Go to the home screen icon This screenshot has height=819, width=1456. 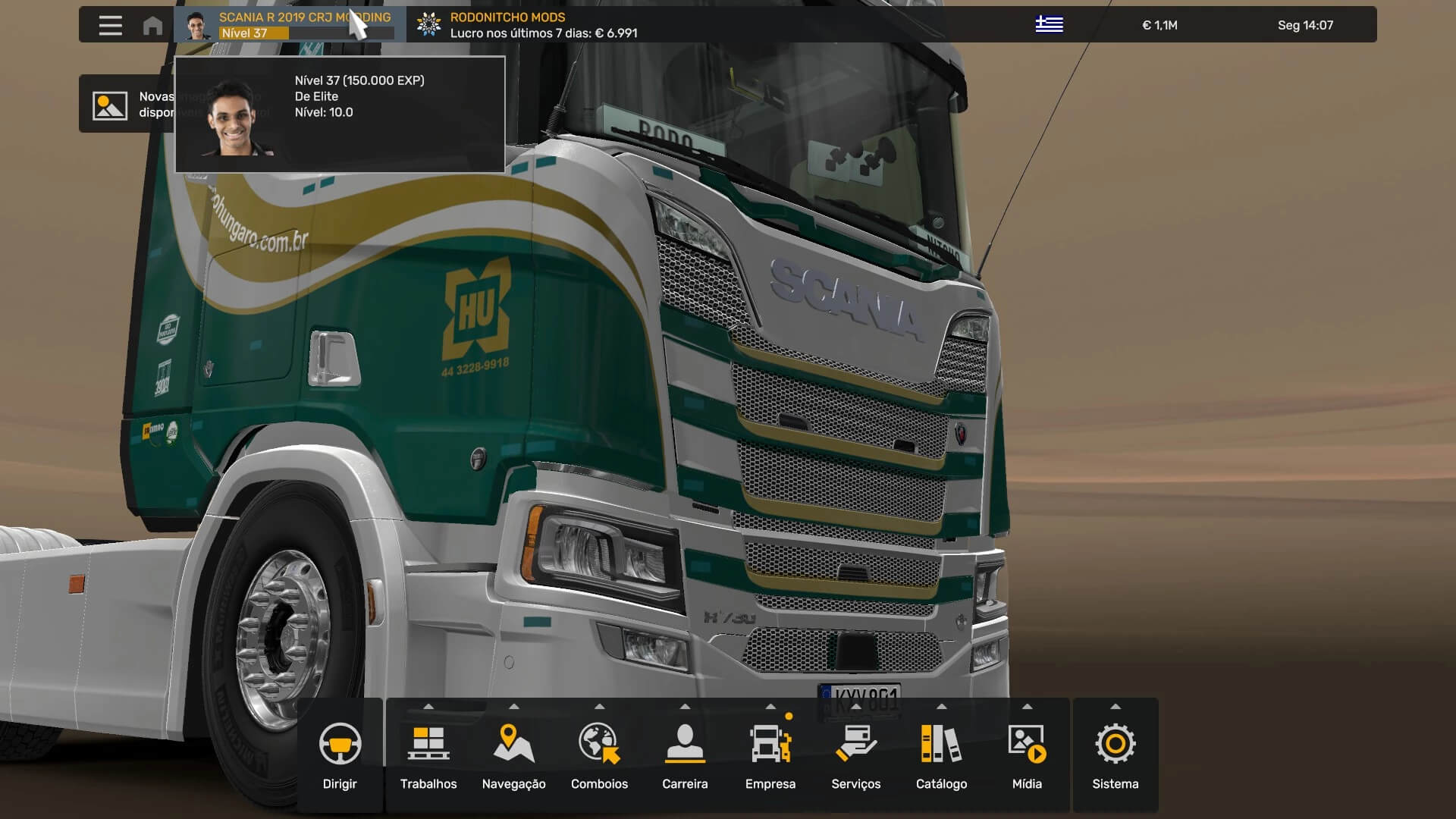point(152,26)
